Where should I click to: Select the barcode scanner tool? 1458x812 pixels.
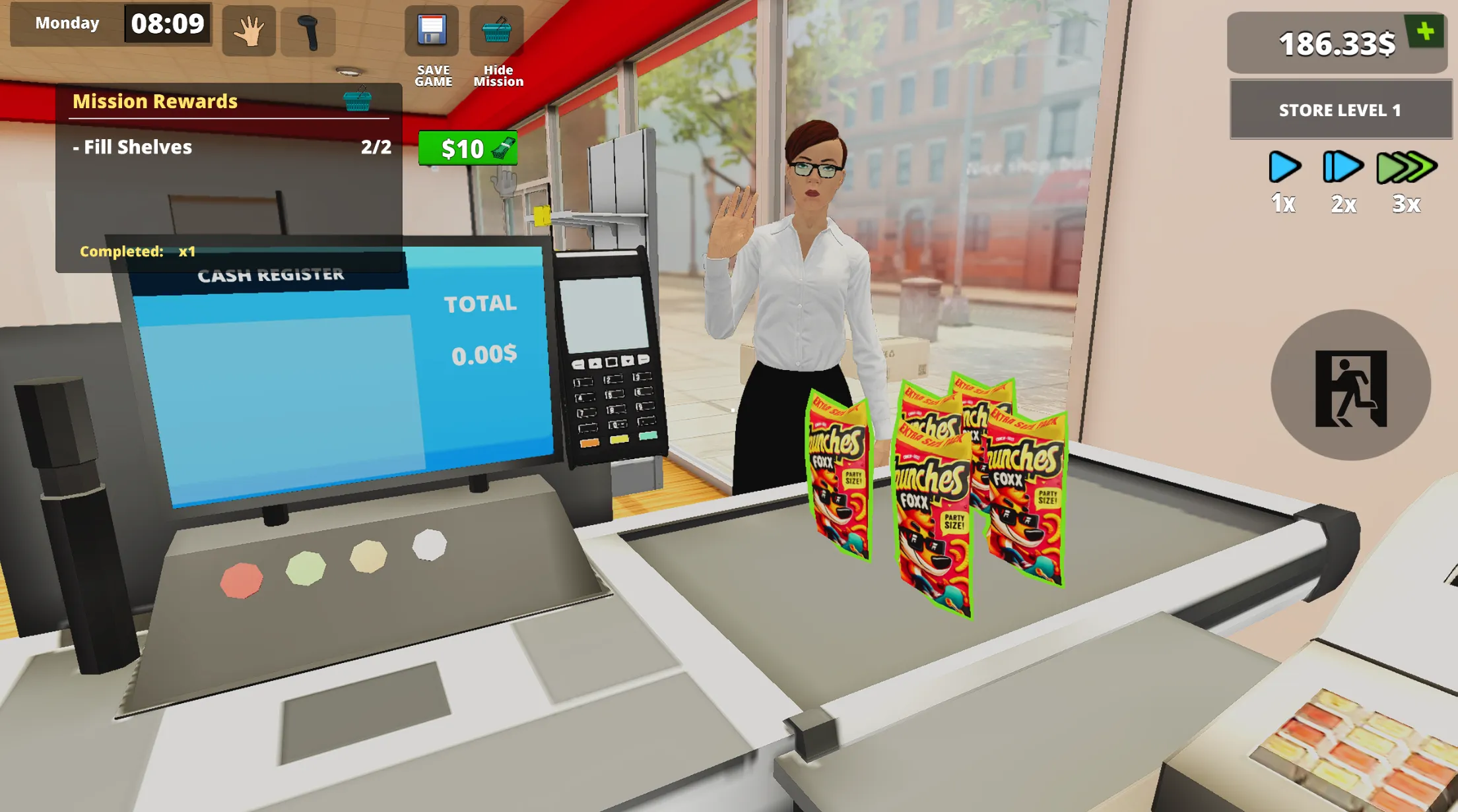[x=308, y=30]
